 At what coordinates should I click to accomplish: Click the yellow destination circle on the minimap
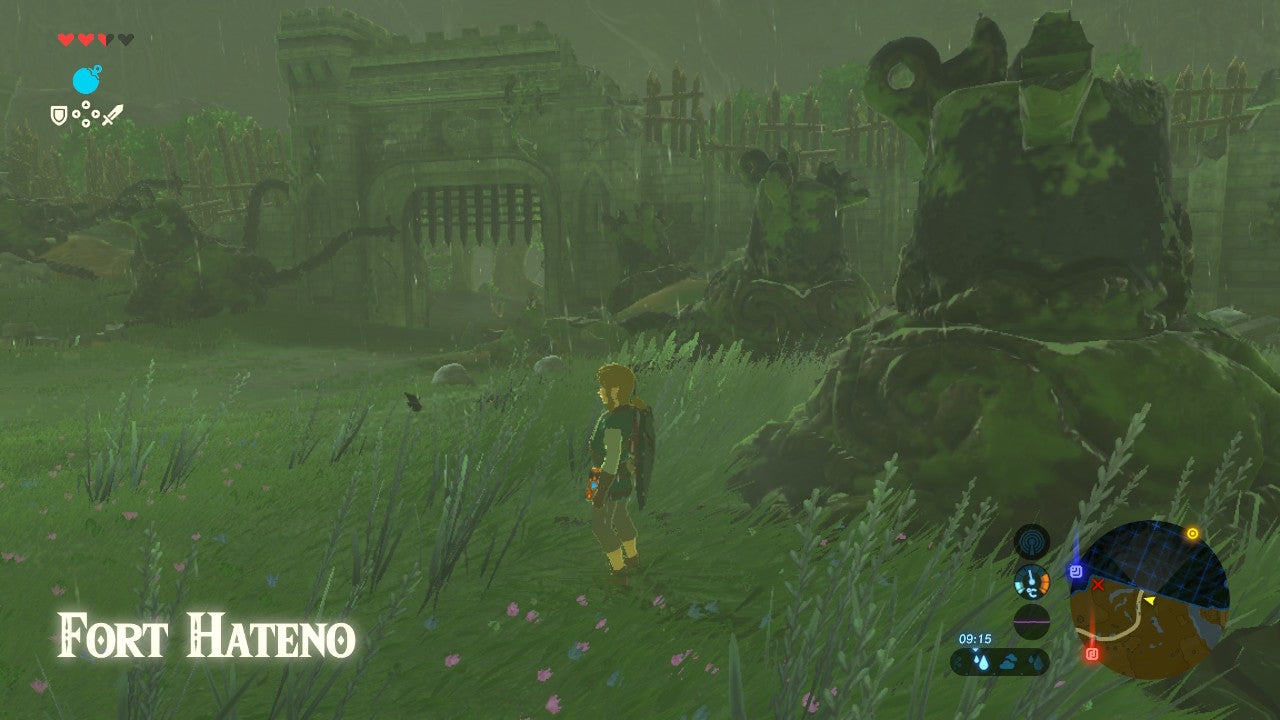tap(1192, 533)
